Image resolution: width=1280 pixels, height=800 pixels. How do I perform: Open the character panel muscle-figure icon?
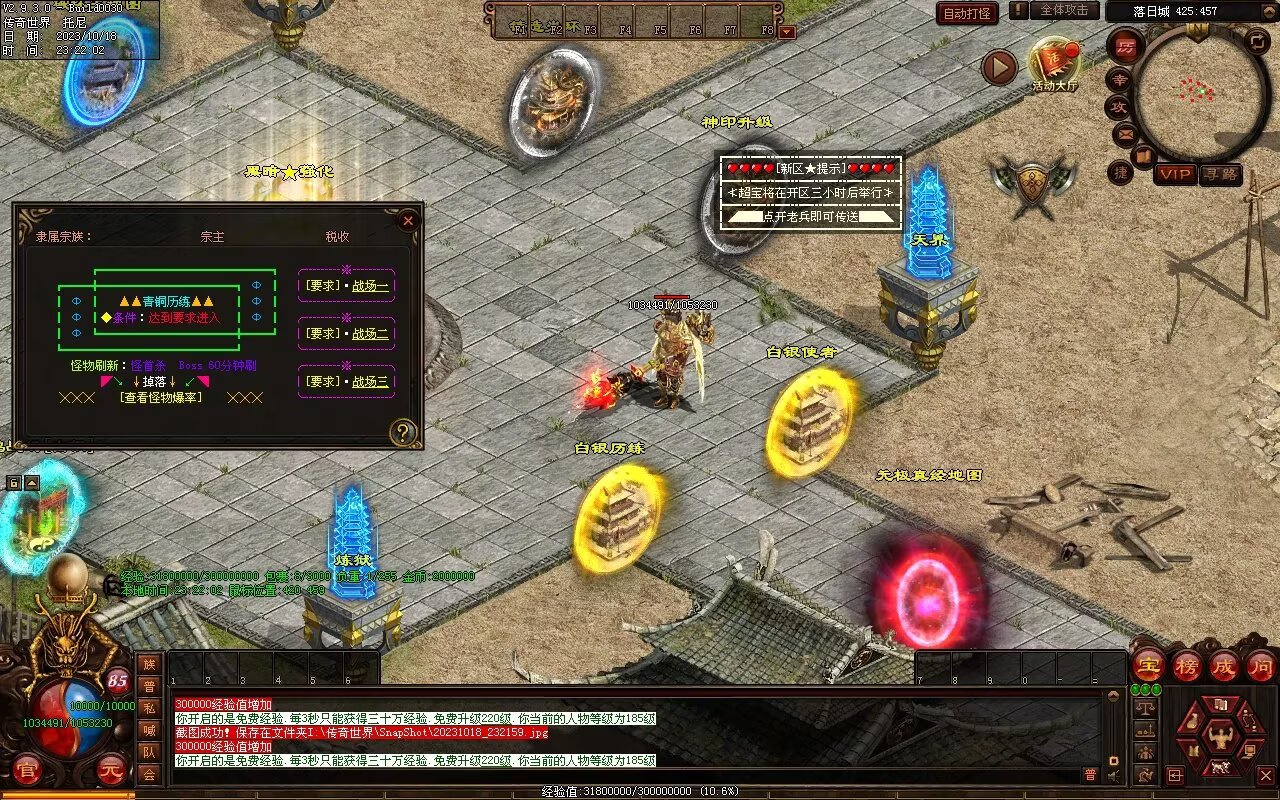(1219, 738)
